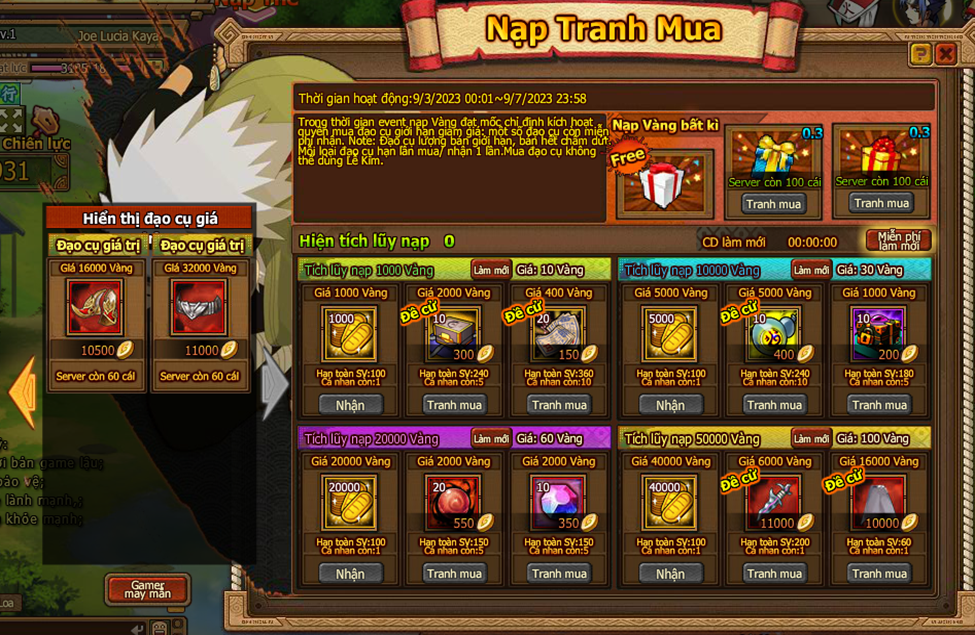This screenshot has height=635, width=975.
Task: Select the 16000 Vàng item in the preview panel
Action: pyautogui.click(x=95, y=308)
